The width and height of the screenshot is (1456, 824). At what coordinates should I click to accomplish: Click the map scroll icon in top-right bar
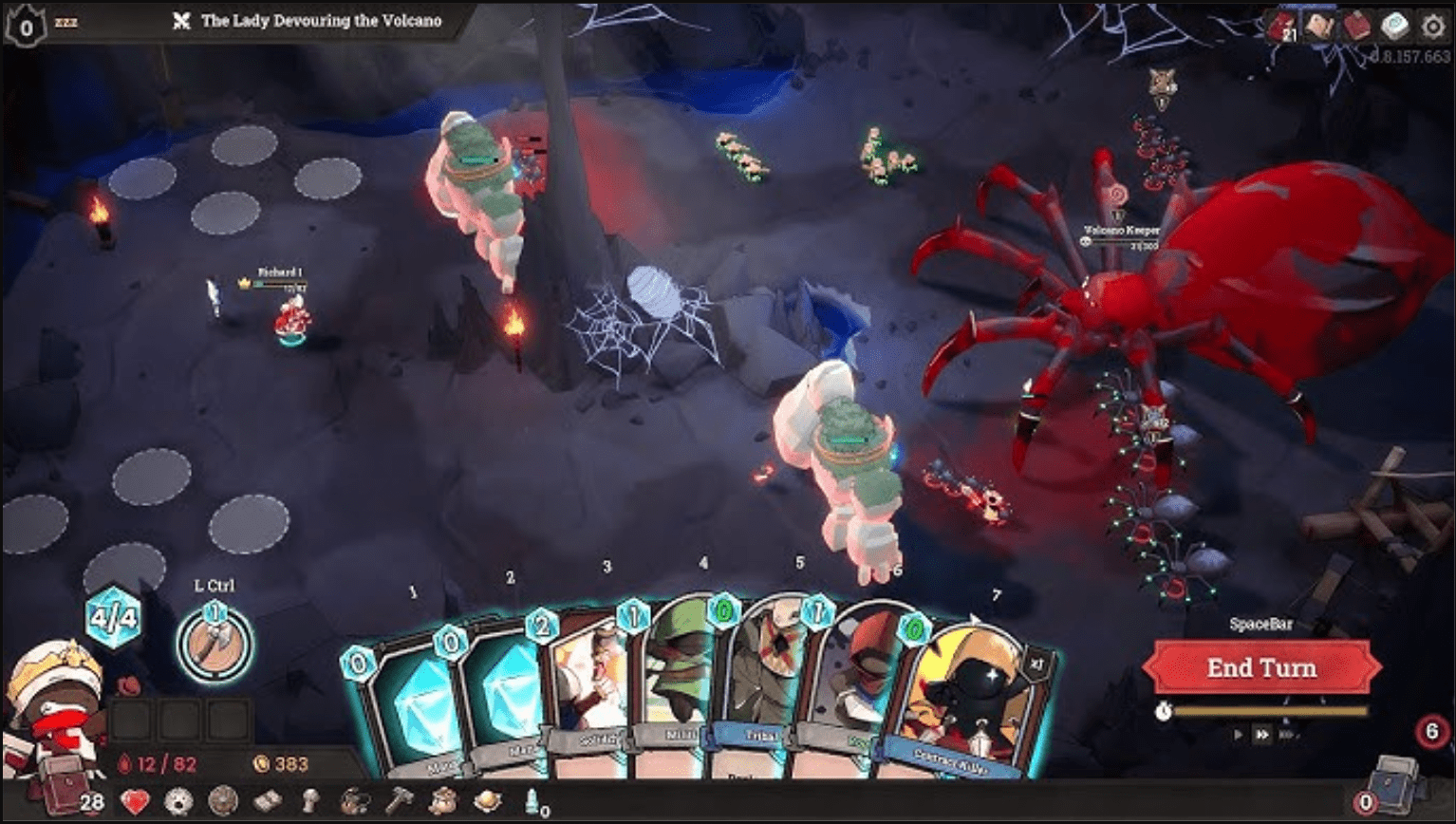pyautogui.click(x=1319, y=25)
